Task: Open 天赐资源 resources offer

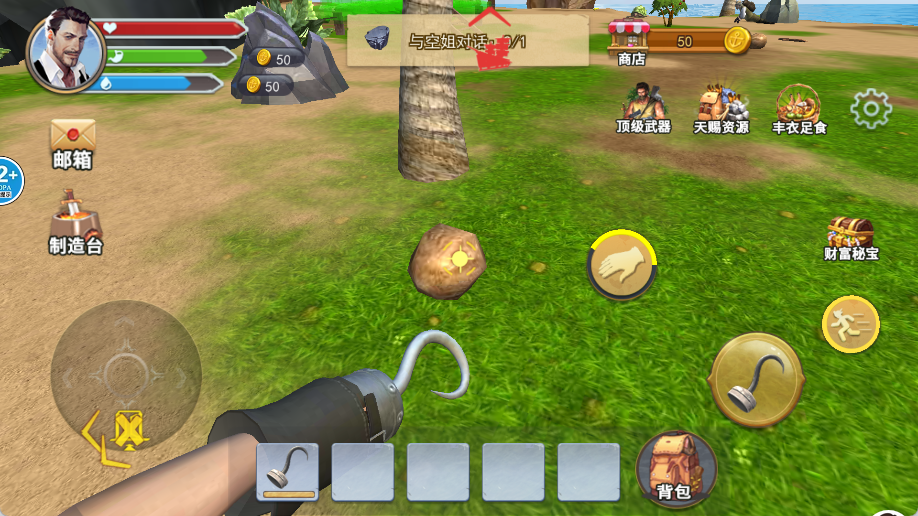Action: pyautogui.click(x=721, y=108)
